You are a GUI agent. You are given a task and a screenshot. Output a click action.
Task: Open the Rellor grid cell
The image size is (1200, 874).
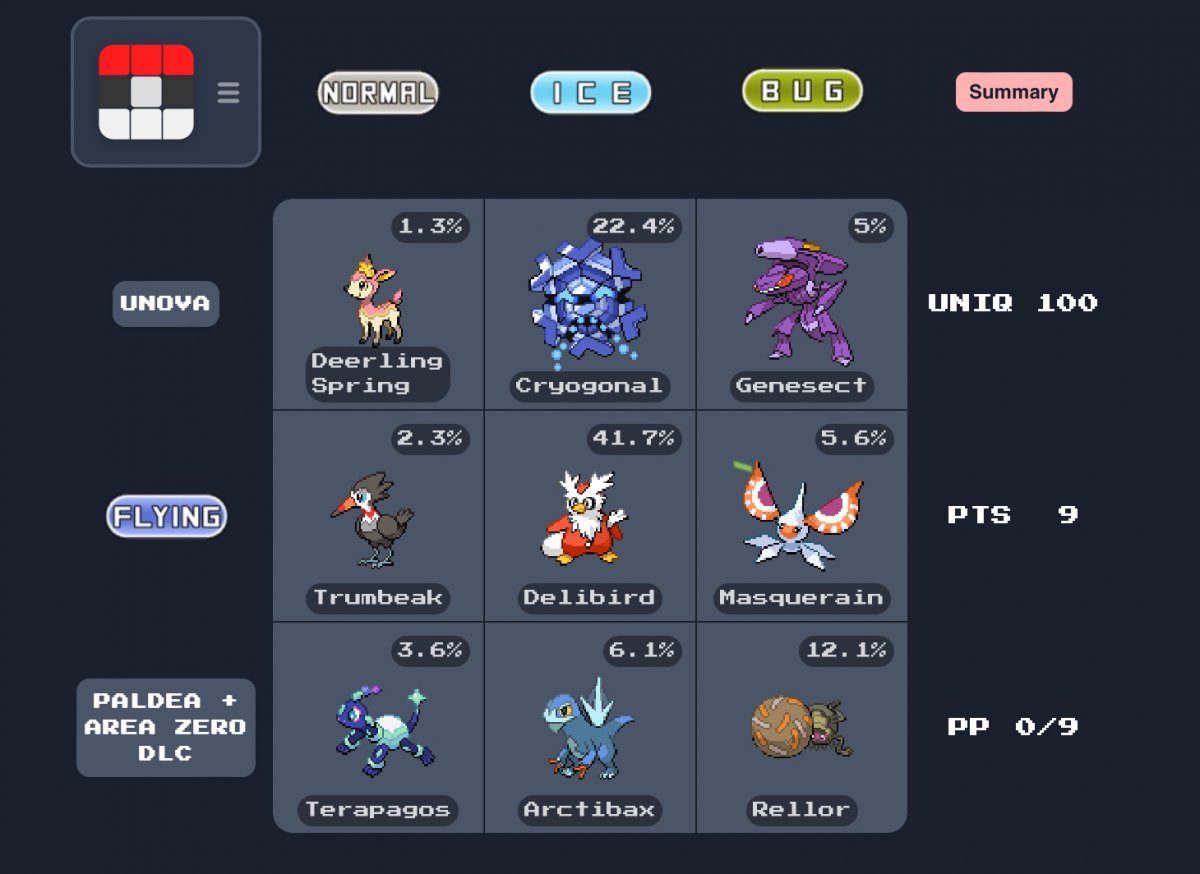(802, 728)
